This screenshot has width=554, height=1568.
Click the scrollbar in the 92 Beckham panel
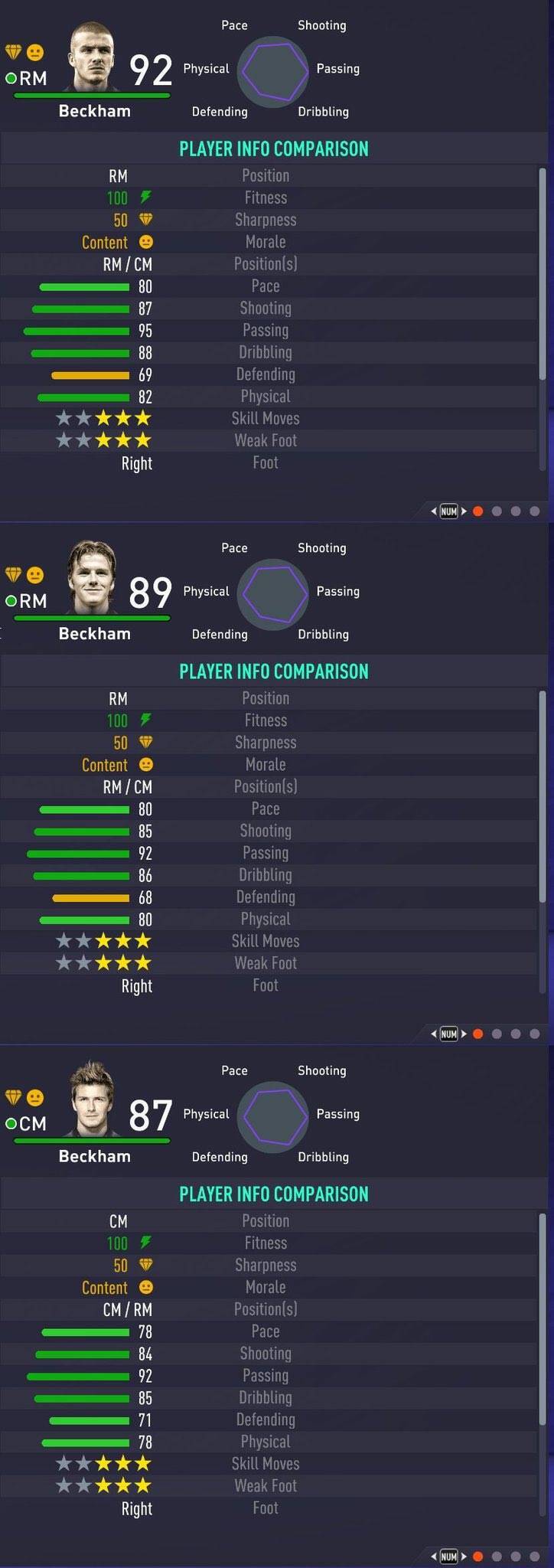coord(542,318)
